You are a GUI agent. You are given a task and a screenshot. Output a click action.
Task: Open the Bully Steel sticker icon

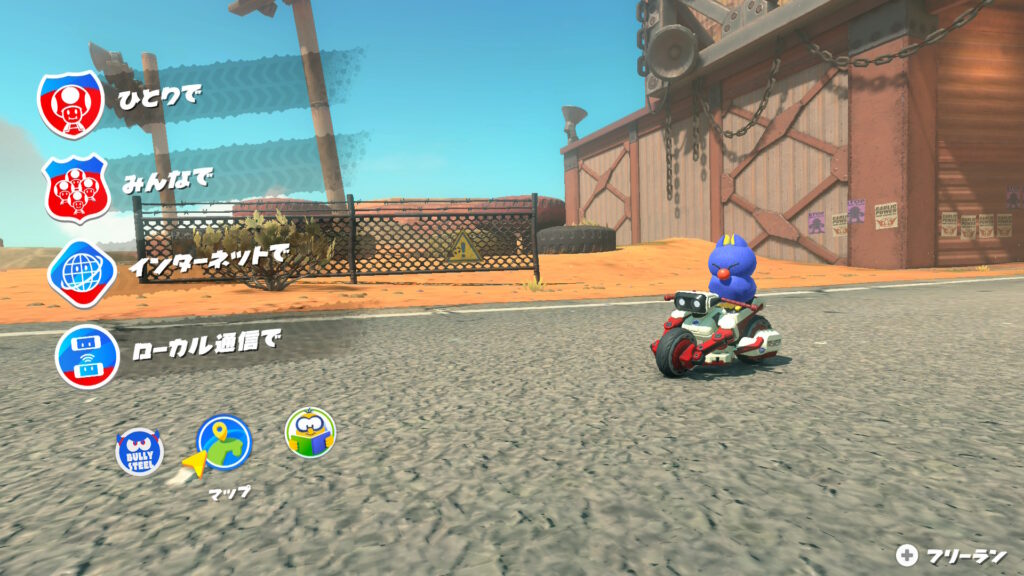[x=139, y=452]
